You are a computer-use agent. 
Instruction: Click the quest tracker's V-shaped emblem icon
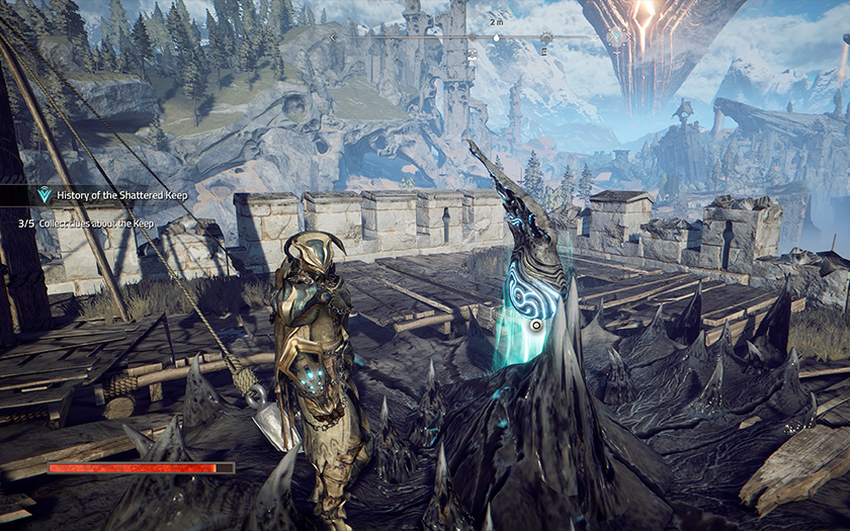[43, 195]
